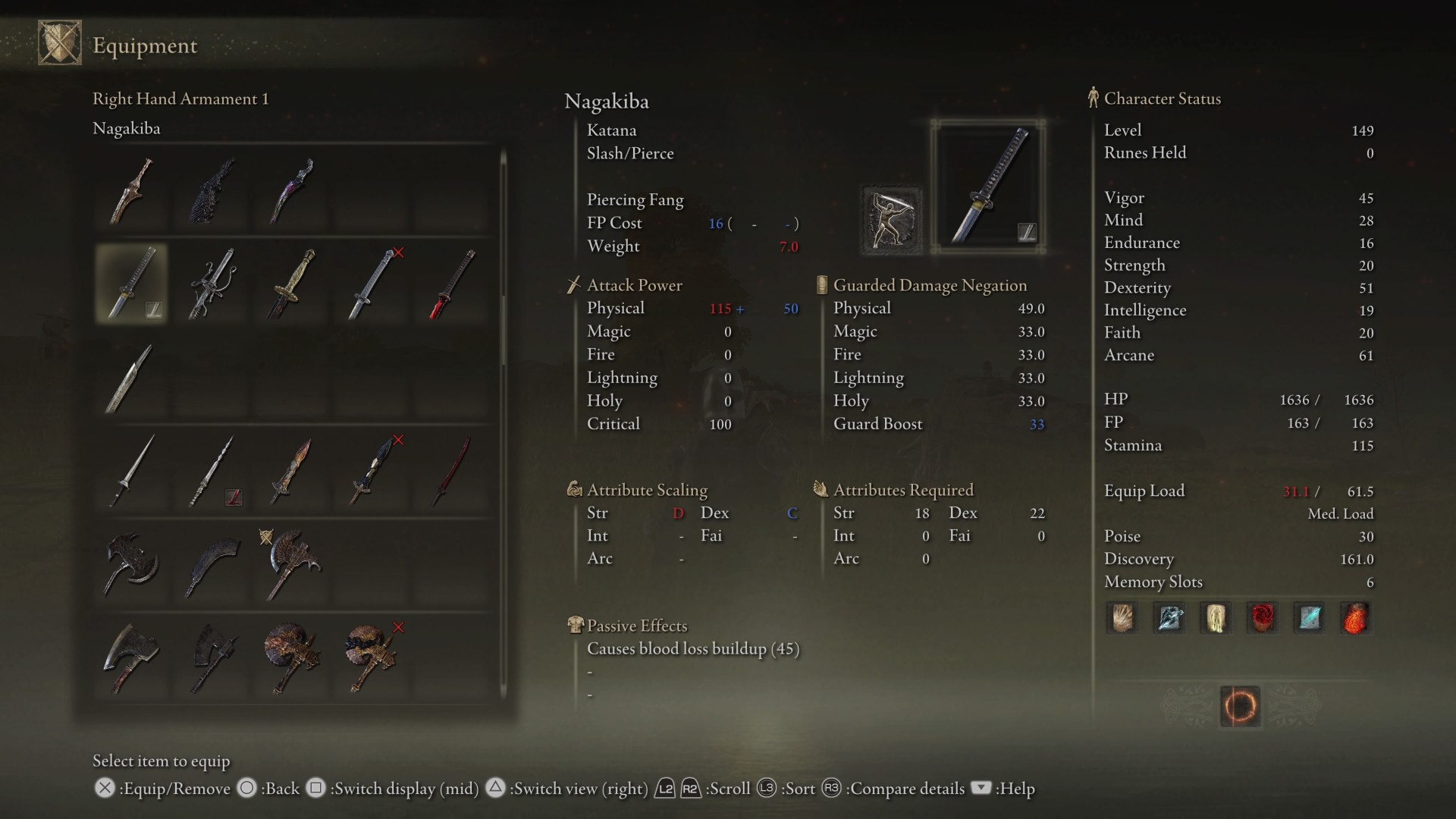Click the cyan glintstone sorcery memory slot

tap(1310, 618)
